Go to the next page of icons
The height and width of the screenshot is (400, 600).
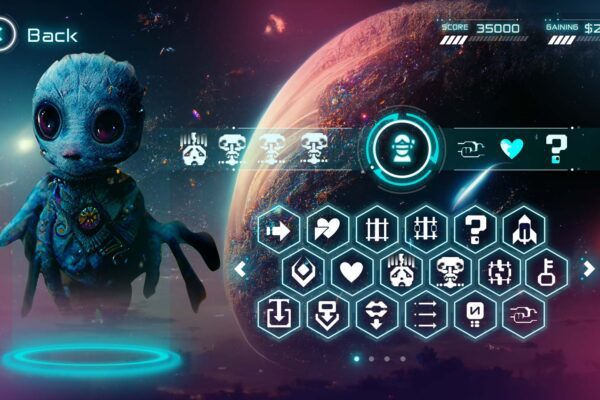pyautogui.click(x=588, y=268)
